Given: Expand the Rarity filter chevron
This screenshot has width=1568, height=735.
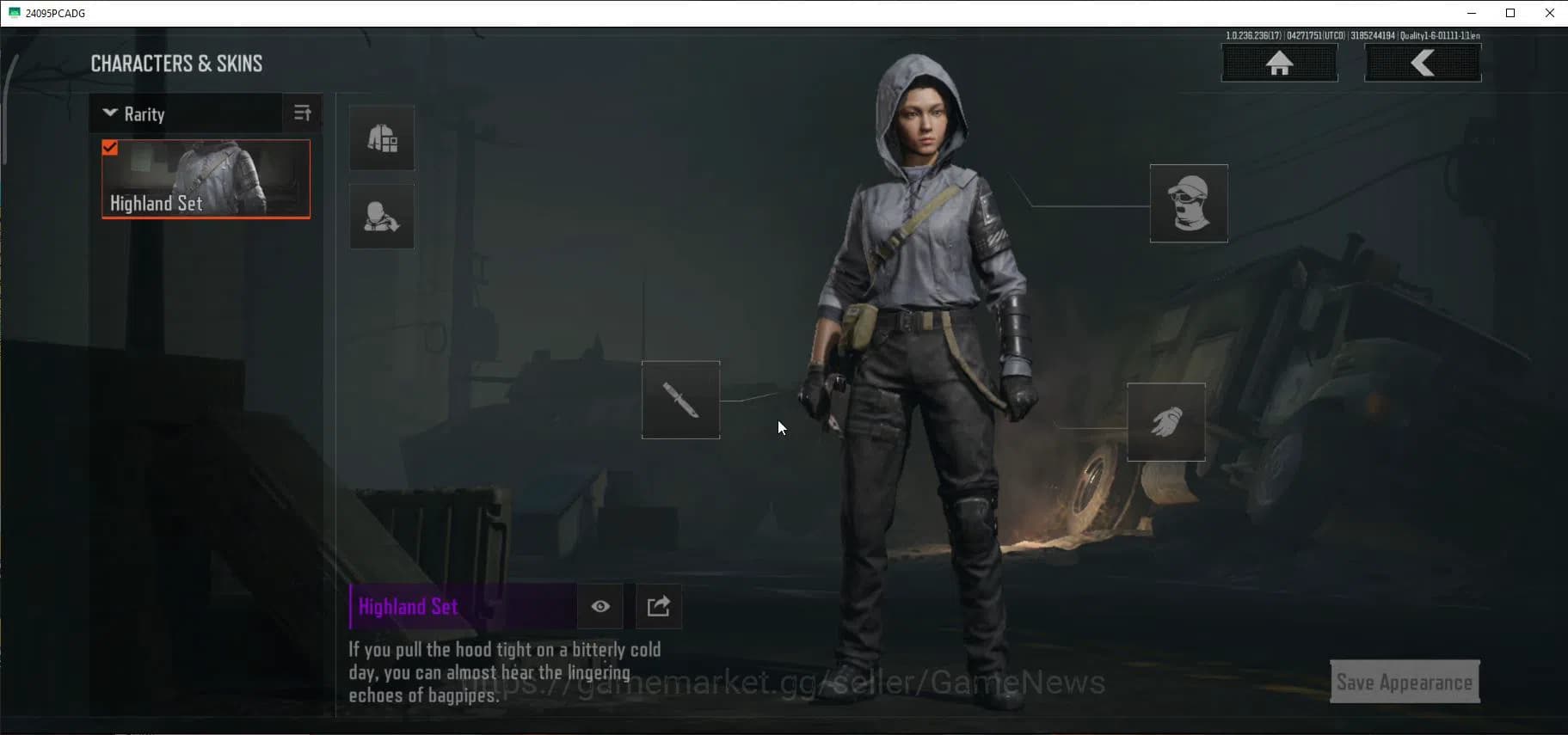Looking at the screenshot, I should pos(110,113).
